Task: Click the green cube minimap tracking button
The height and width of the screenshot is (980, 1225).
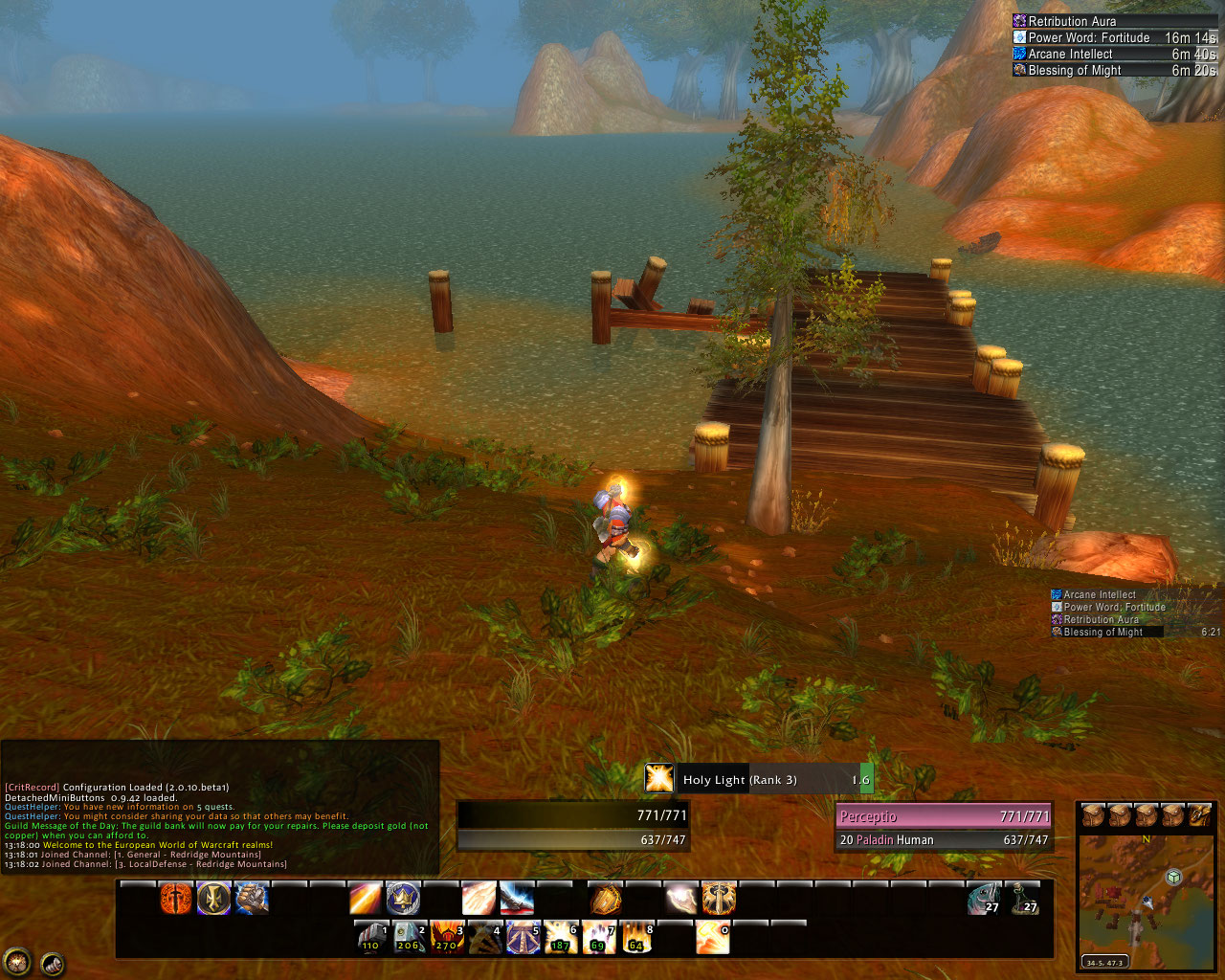Action: pyautogui.click(x=1173, y=877)
